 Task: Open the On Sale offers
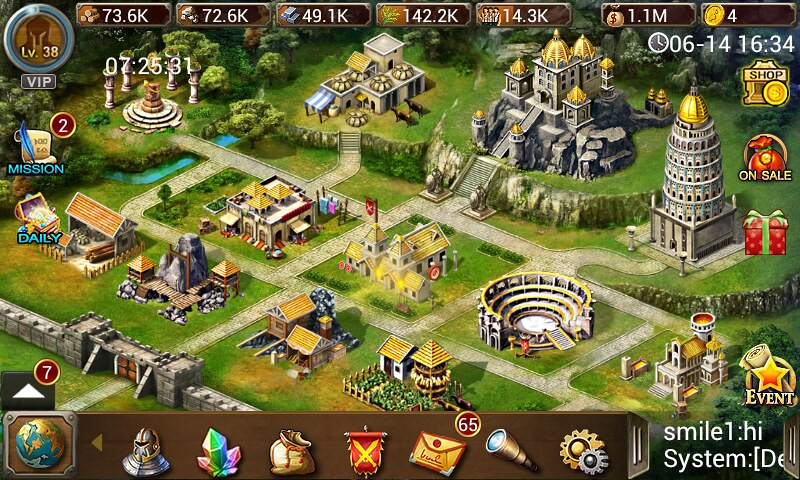(x=765, y=158)
